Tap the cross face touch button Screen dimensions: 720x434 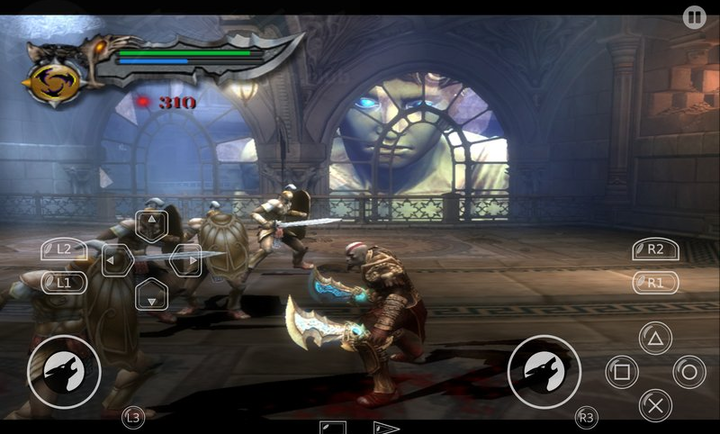pos(655,406)
